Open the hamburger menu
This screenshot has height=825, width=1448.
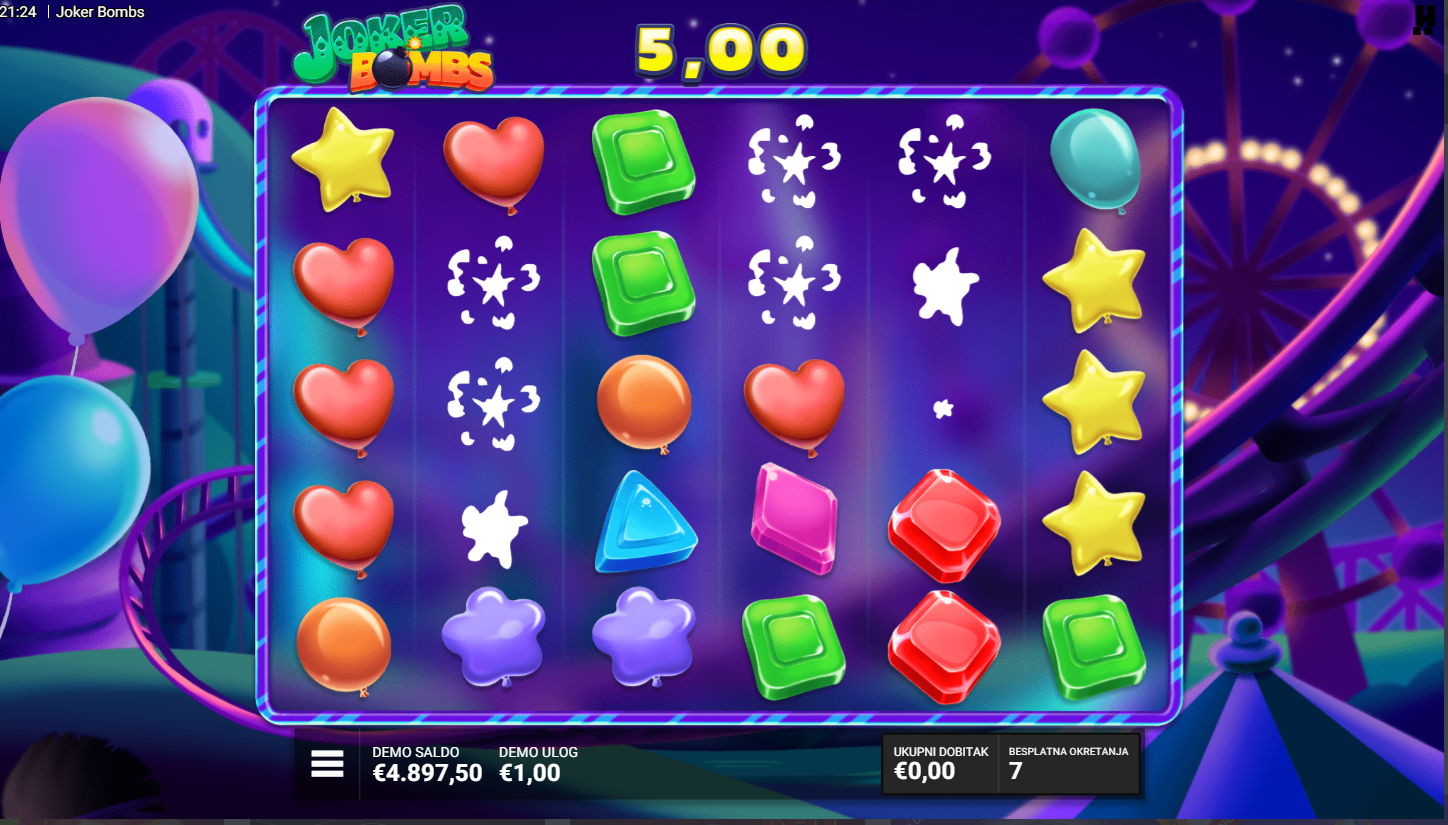pos(327,764)
